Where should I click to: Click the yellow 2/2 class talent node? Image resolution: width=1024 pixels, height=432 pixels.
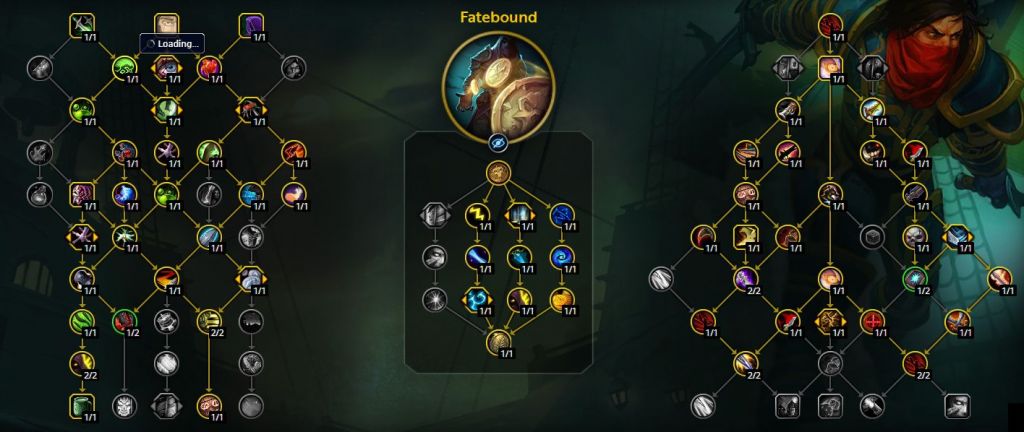[82, 363]
